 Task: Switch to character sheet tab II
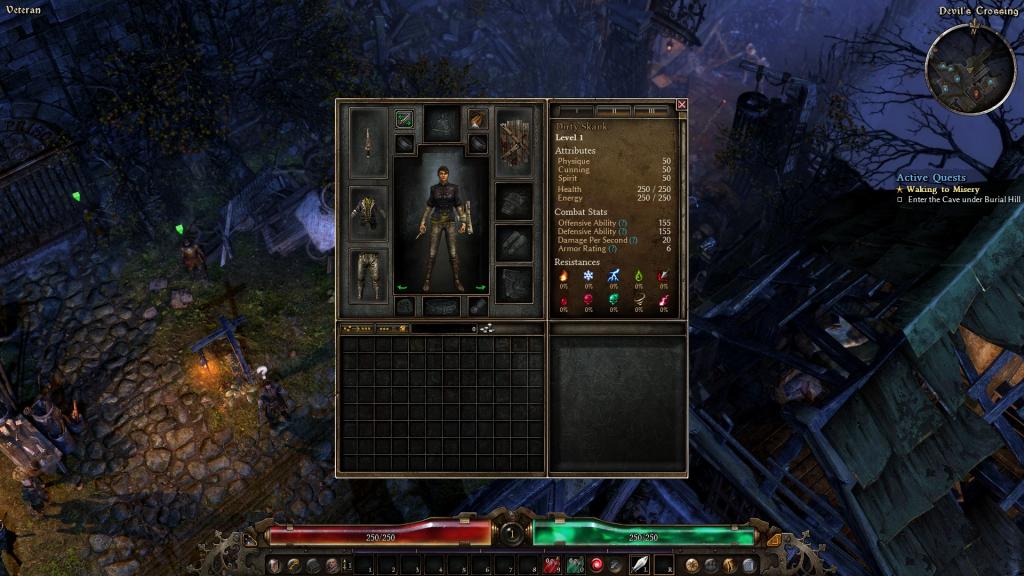coord(616,109)
